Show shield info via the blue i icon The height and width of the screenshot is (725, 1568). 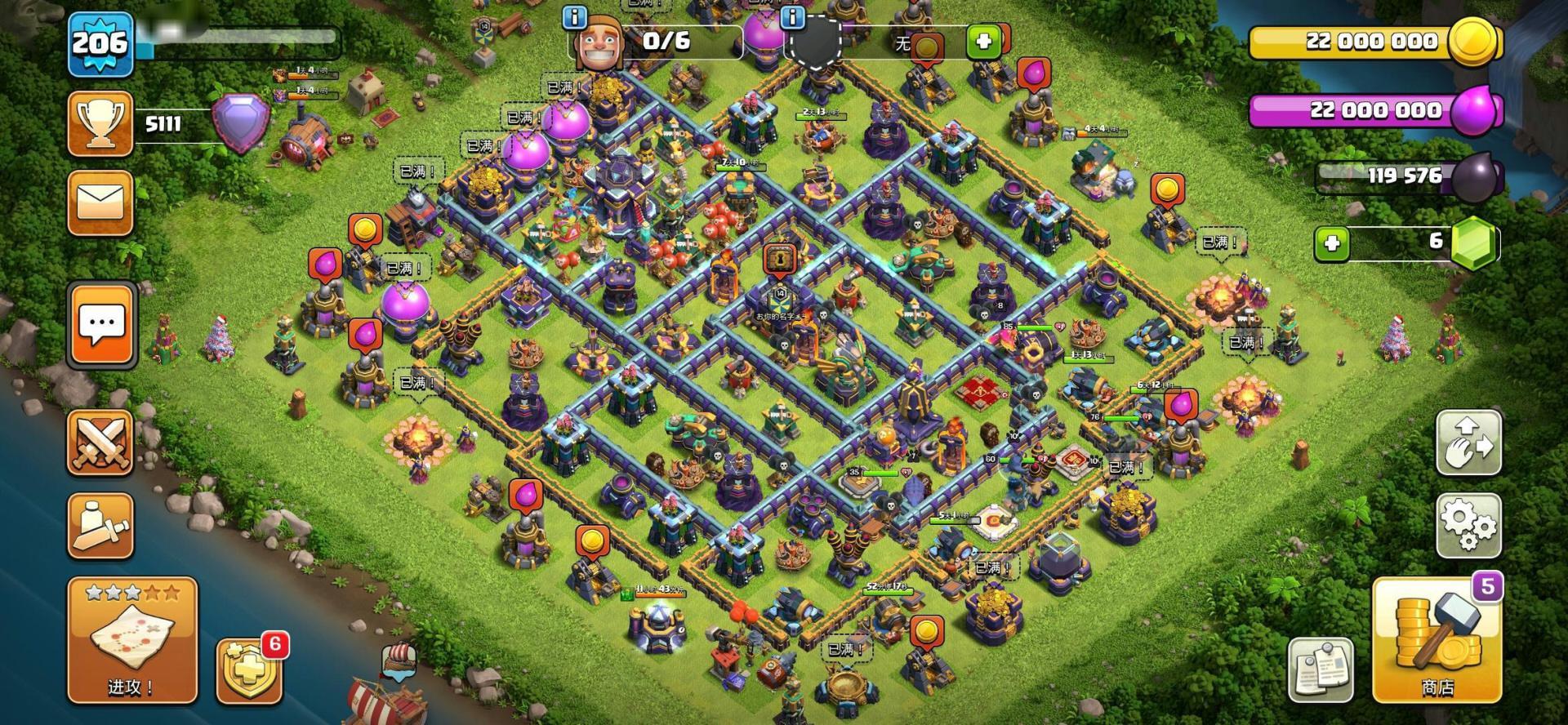792,16
